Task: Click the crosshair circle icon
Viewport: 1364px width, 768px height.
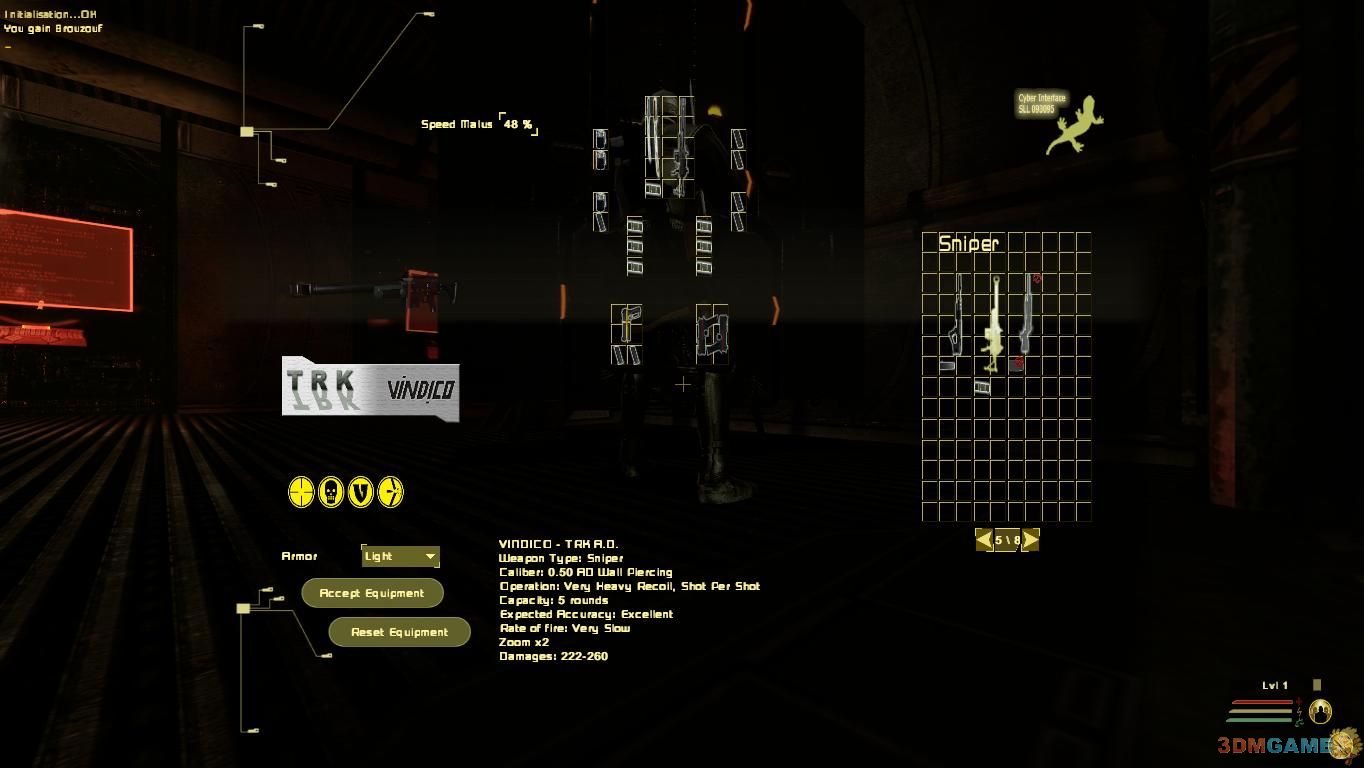Action: [x=301, y=492]
